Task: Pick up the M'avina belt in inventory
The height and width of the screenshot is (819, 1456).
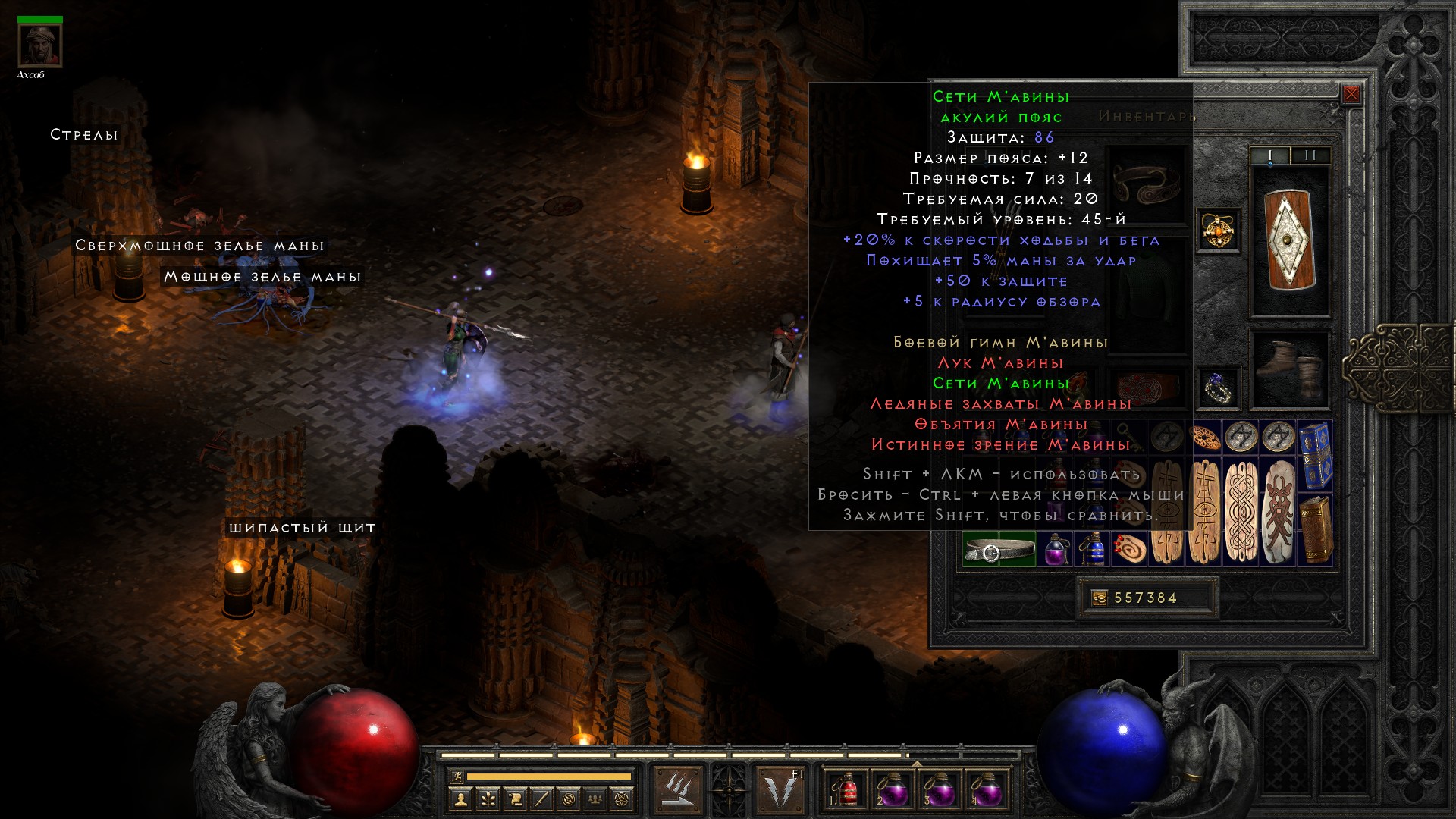Action: click(x=999, y=550)
